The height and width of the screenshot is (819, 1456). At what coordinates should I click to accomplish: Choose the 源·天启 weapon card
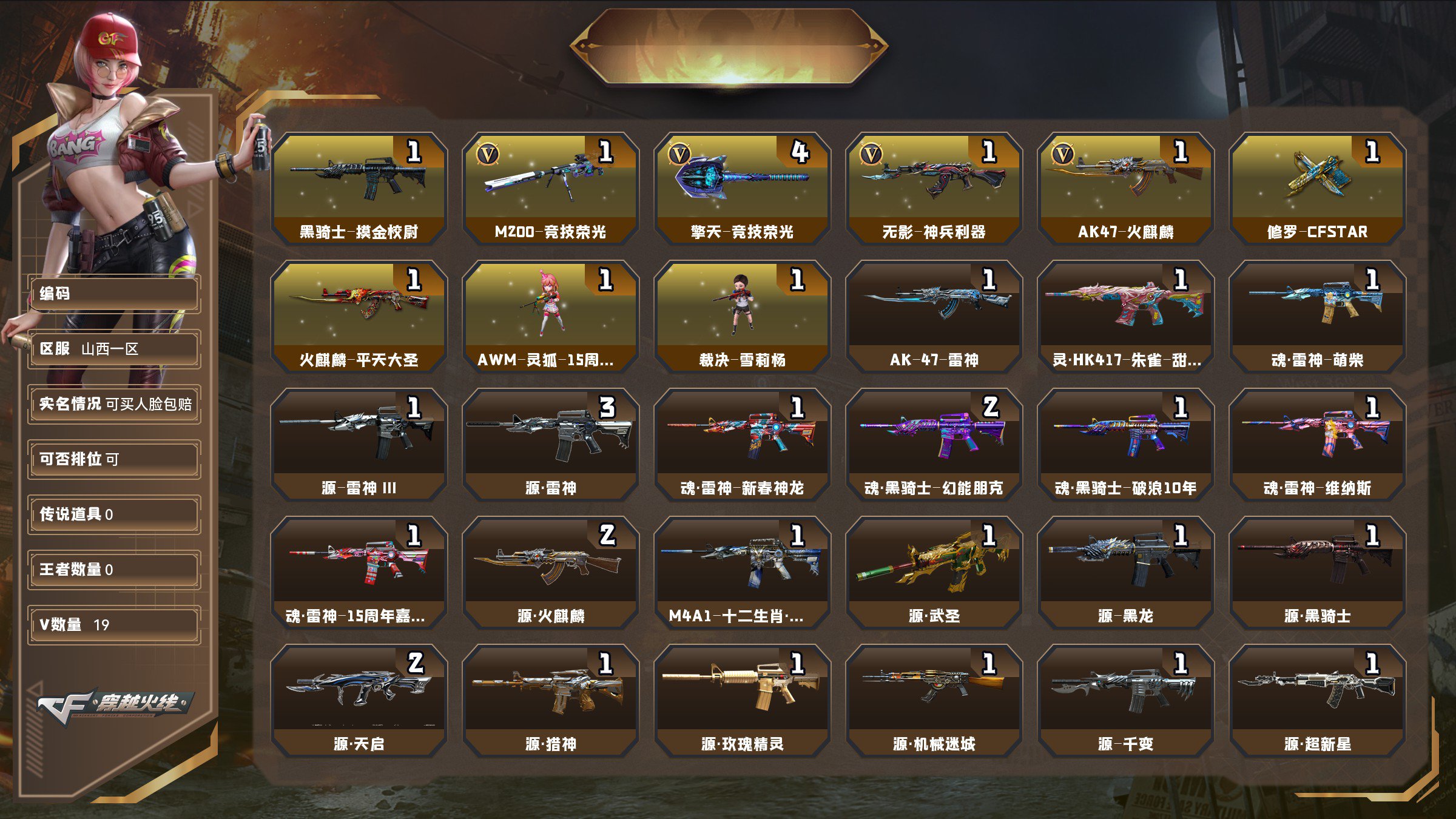tap(359, 700)
